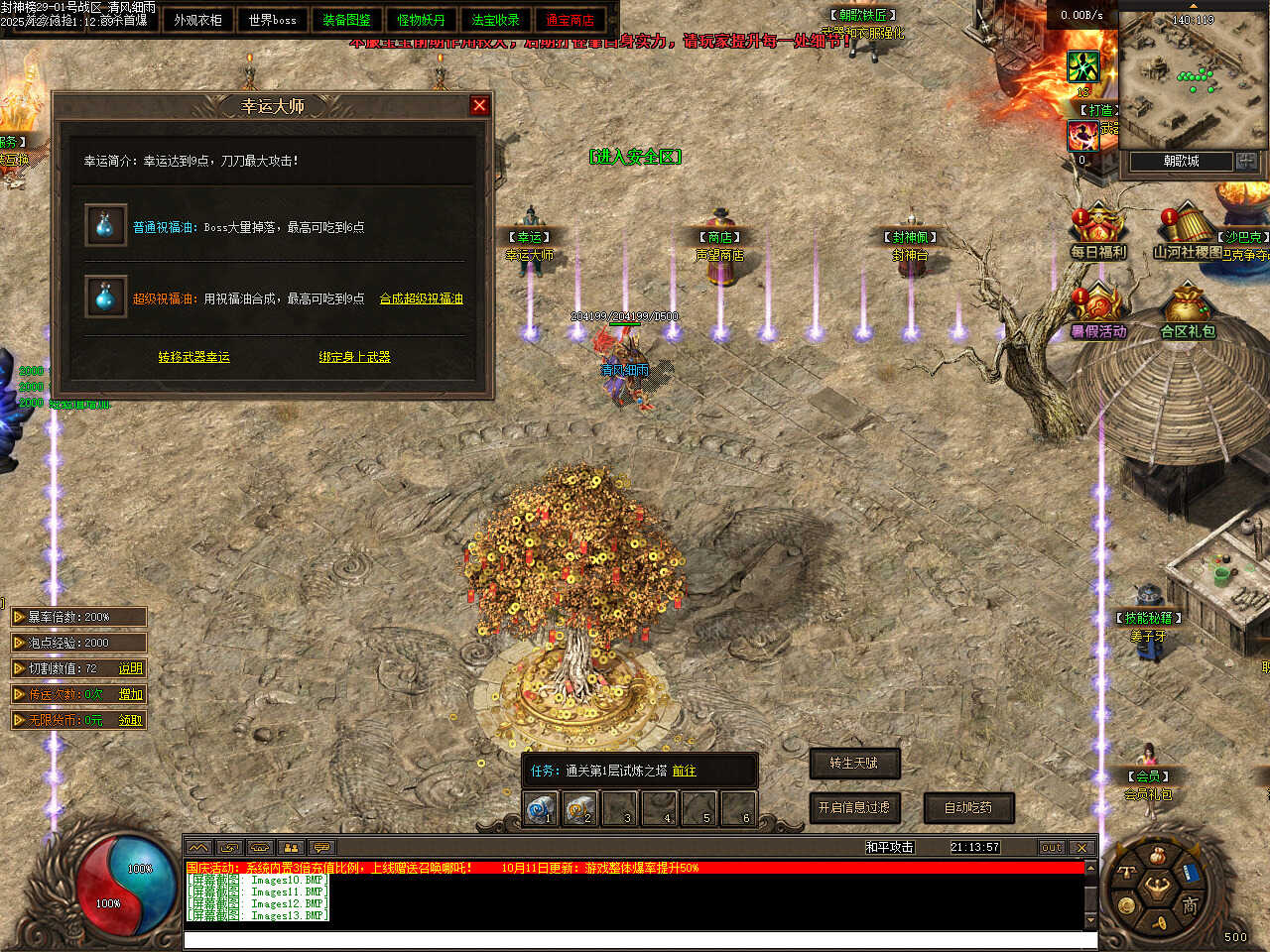1270x952 pixels.
Task: Click 前往 in the quest tracker
Action: pyautogui.click(x=684, y=771)
